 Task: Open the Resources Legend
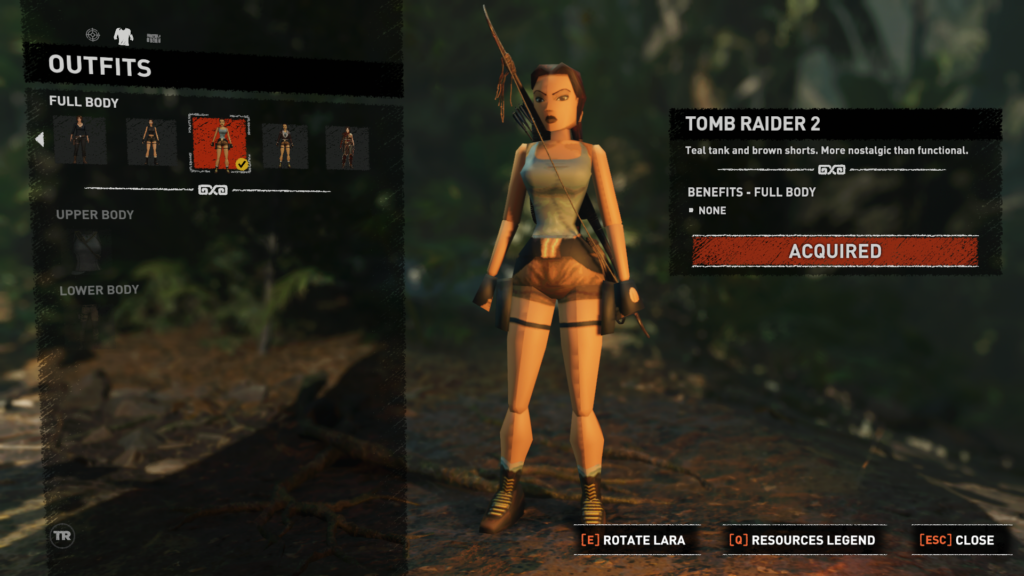pyautogui.click(x=802, y=540)
